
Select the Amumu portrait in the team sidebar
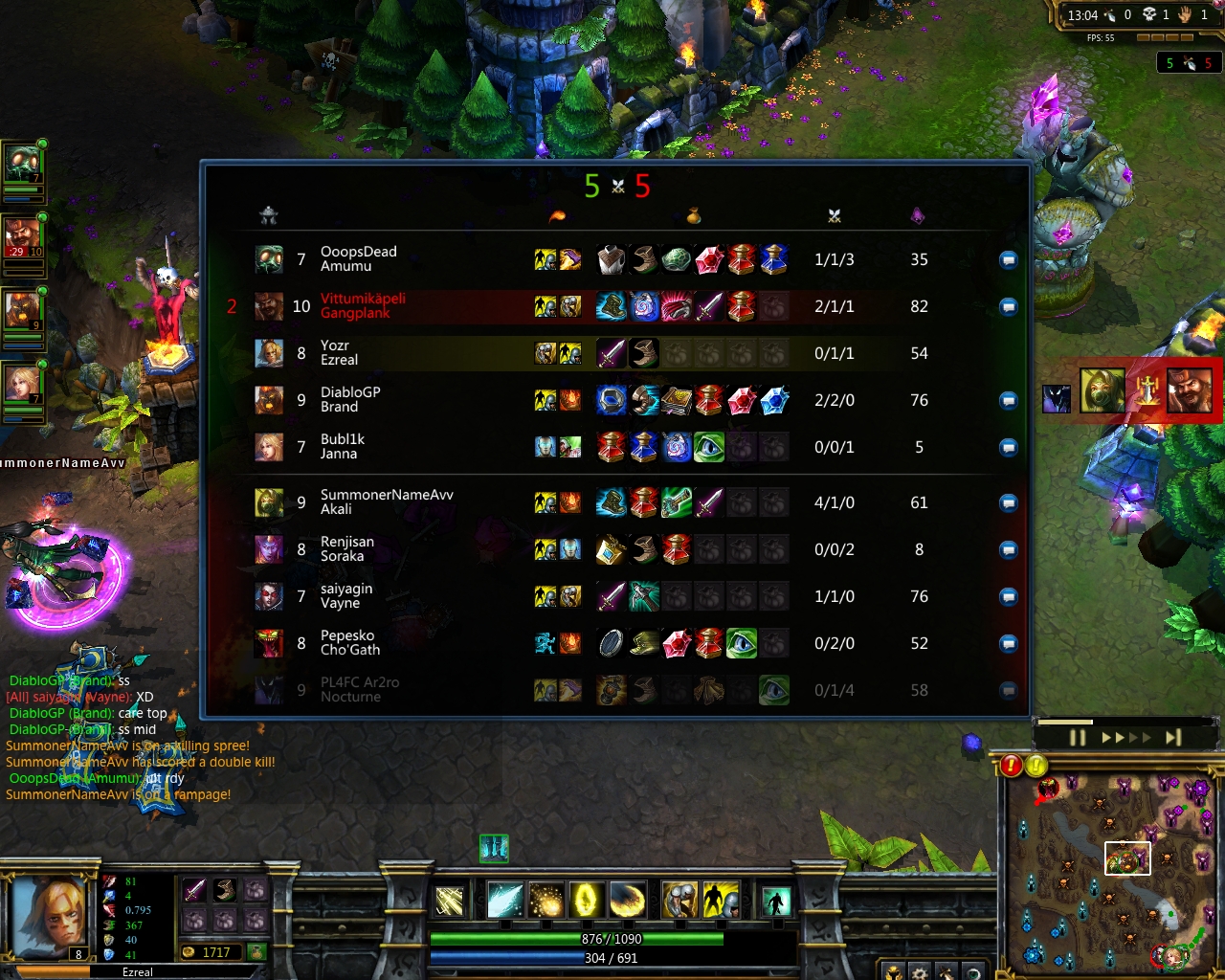point(22,165)
